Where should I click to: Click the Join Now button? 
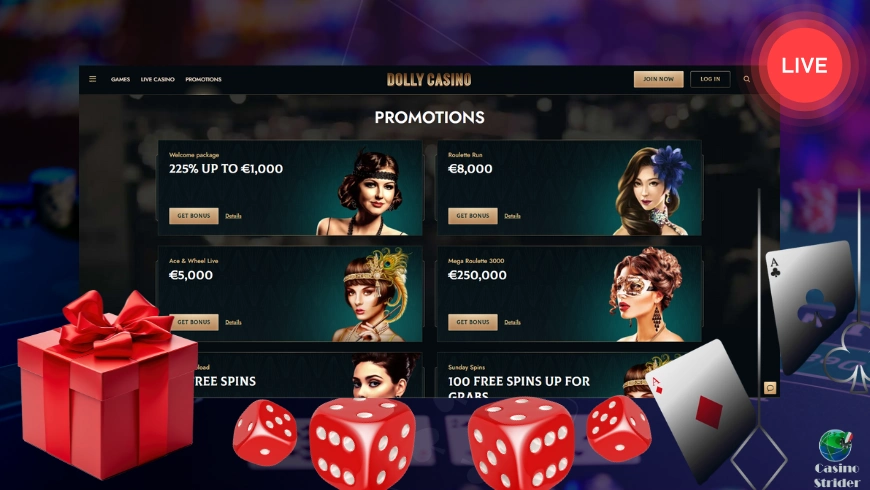click(x=658, y=79)
